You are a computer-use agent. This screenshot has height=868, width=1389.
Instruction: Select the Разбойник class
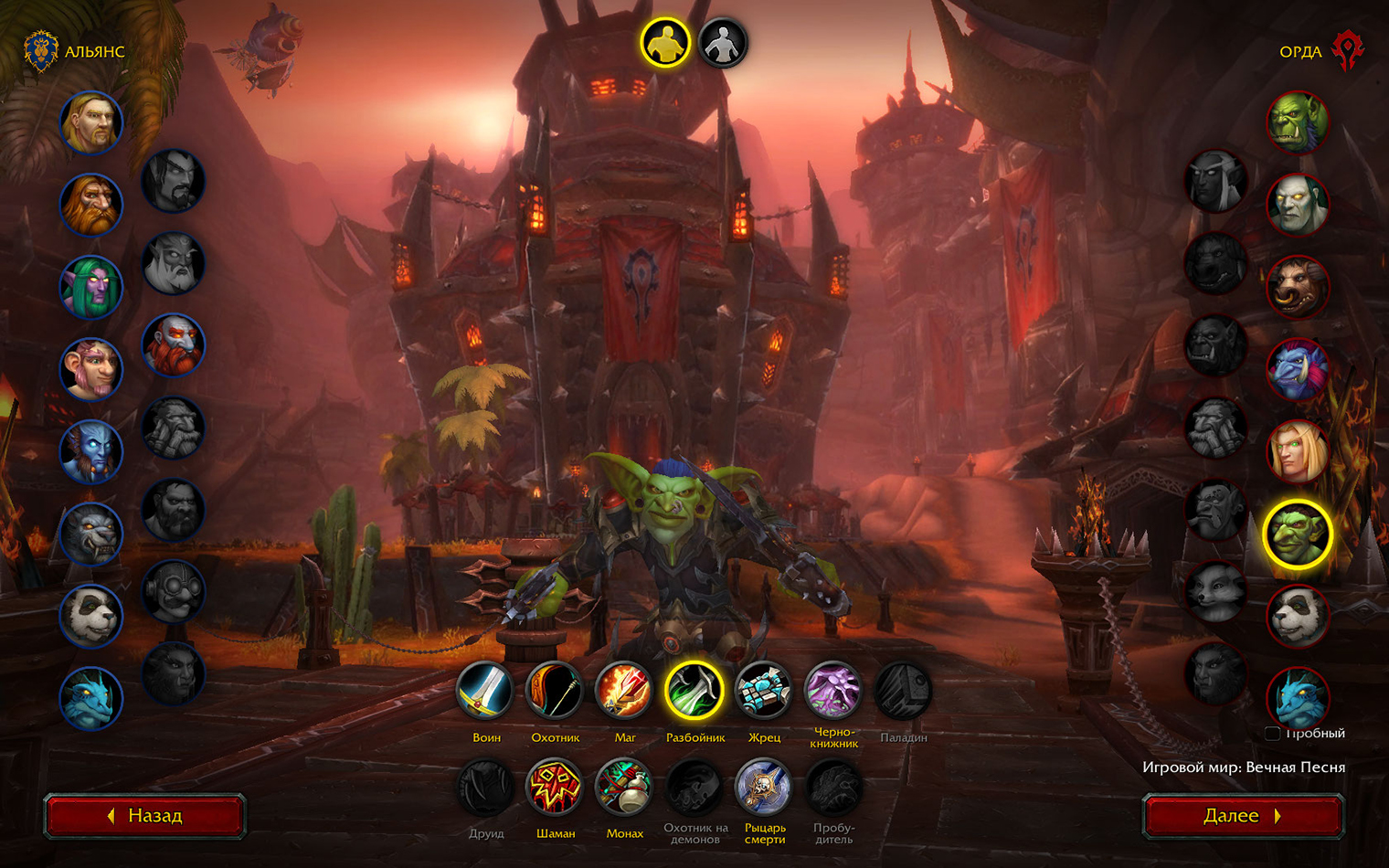[x=694, y=691]
